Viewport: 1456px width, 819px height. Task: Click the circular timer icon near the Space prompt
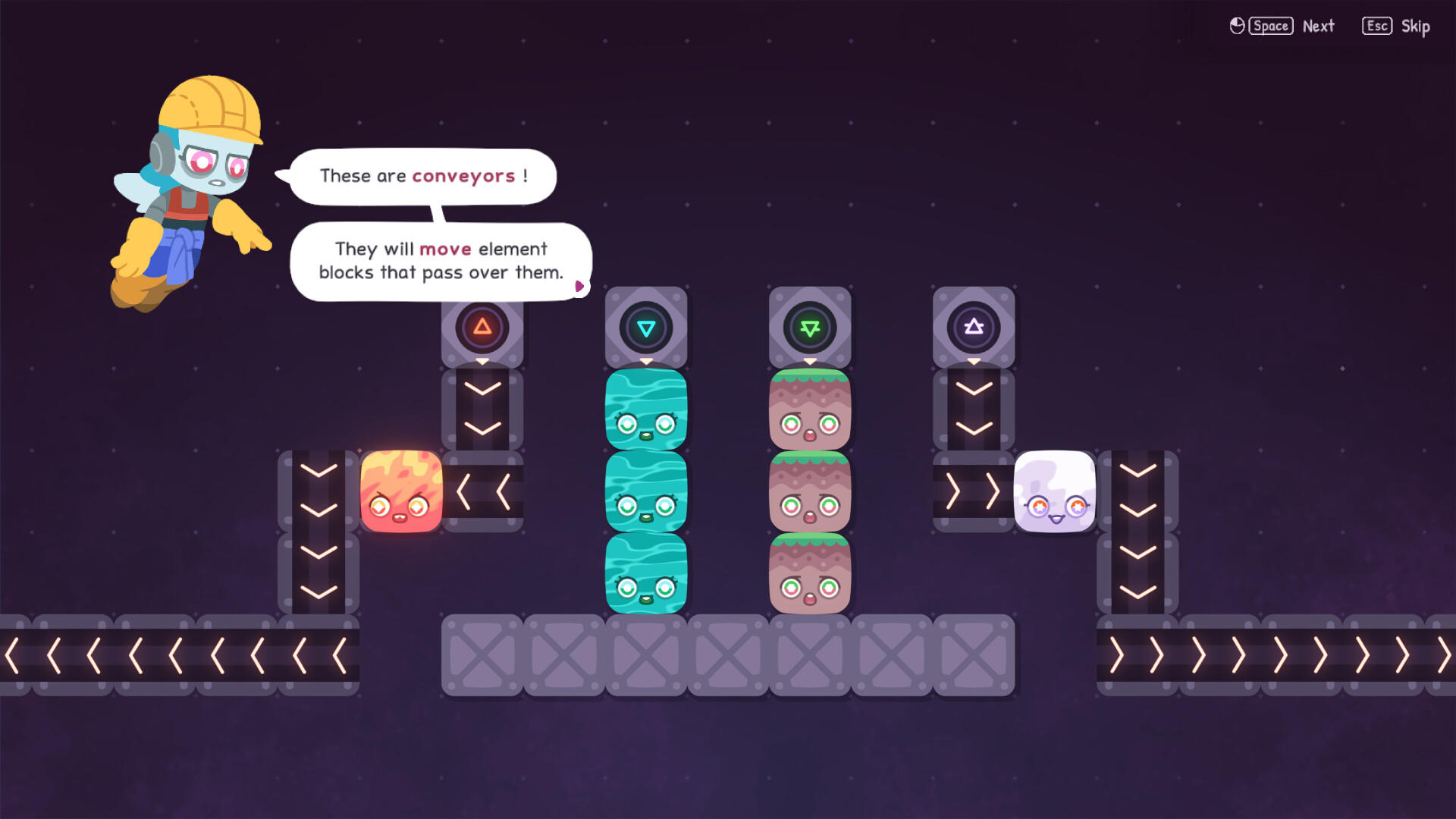(x=1236, y=25)
